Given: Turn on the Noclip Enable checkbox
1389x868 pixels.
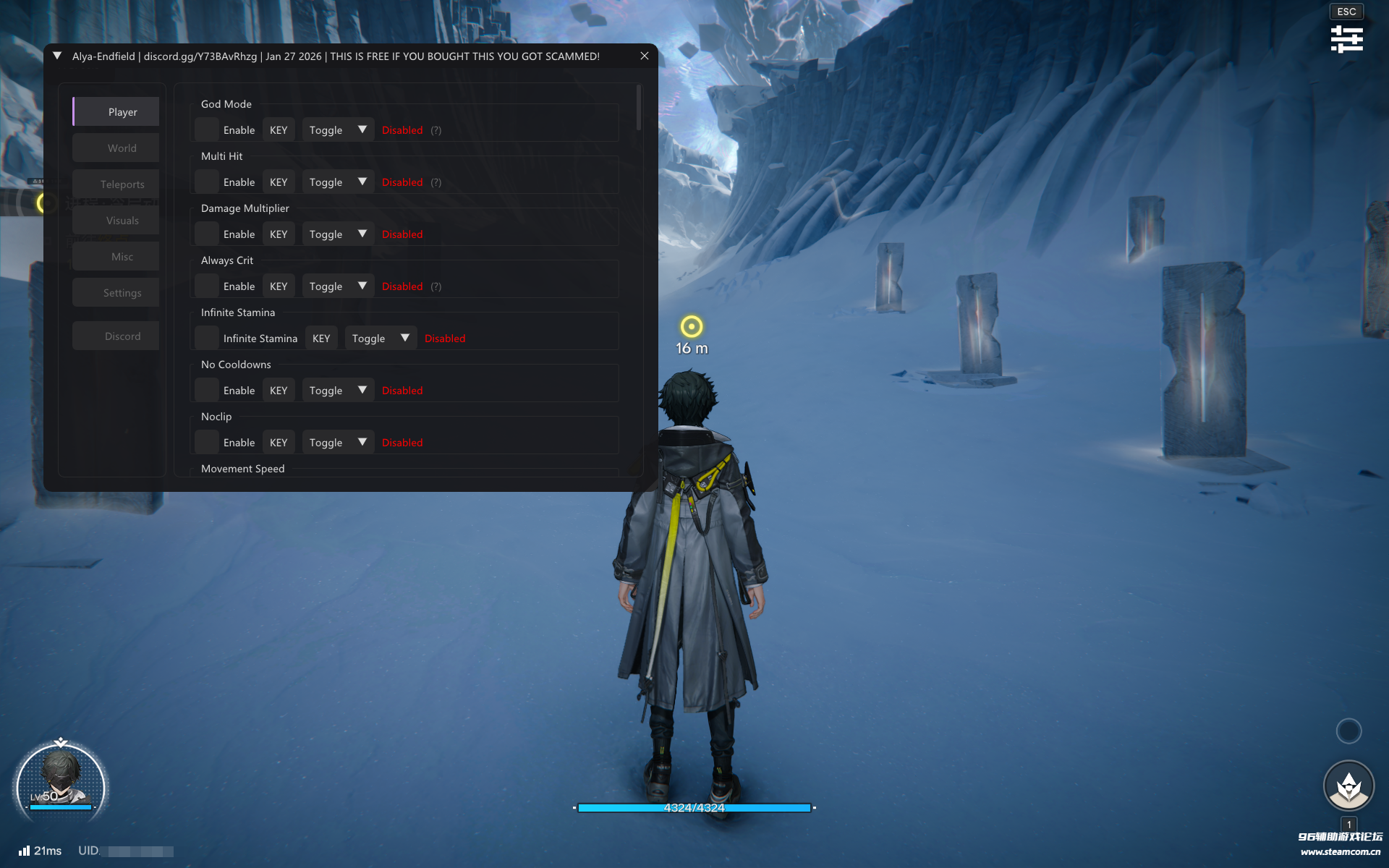Looking at the screenshot, I should click(207, 443).
